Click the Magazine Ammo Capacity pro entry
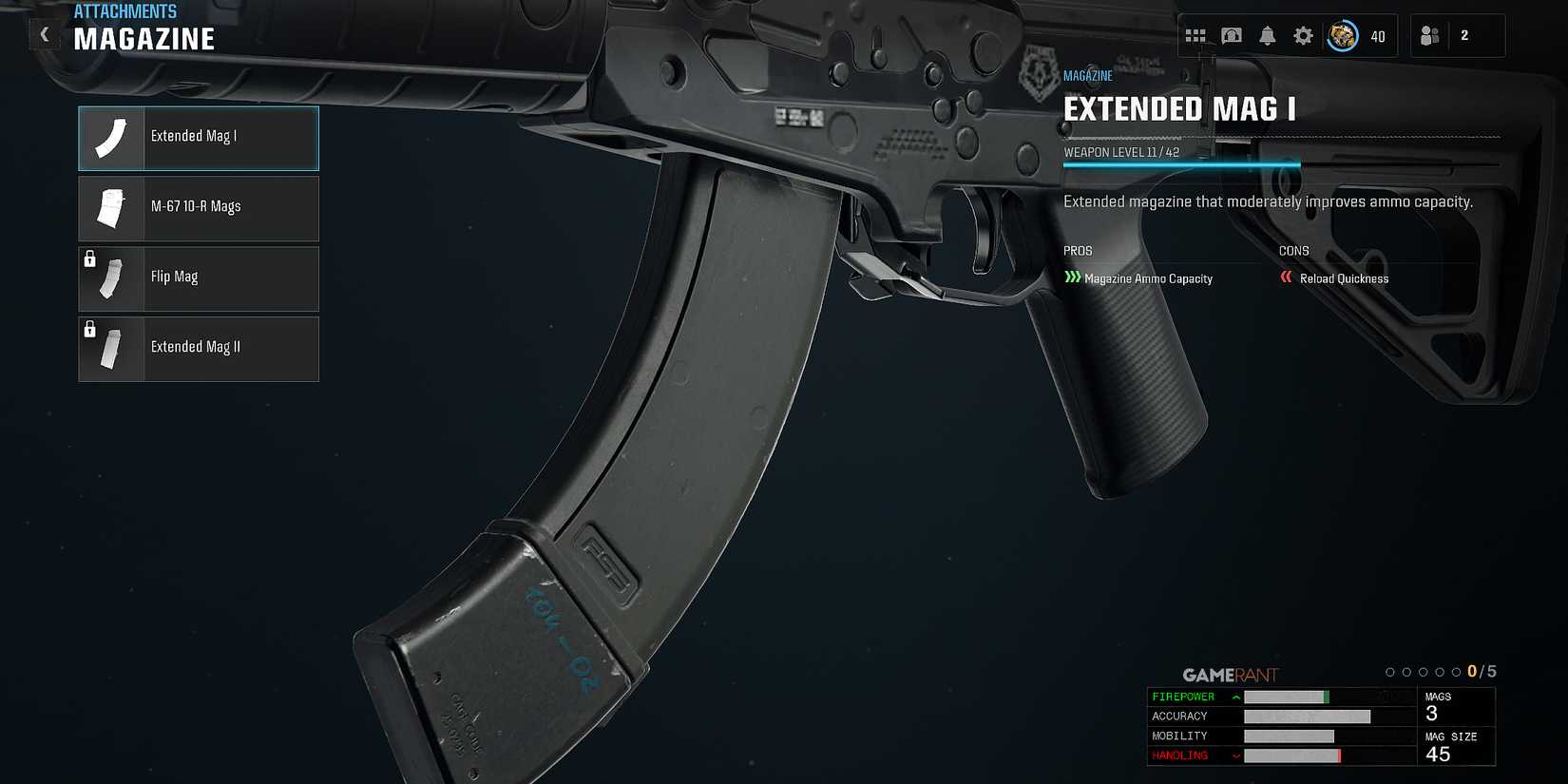The width and height of the screenshot is (1568, 784). point(1150,278)
